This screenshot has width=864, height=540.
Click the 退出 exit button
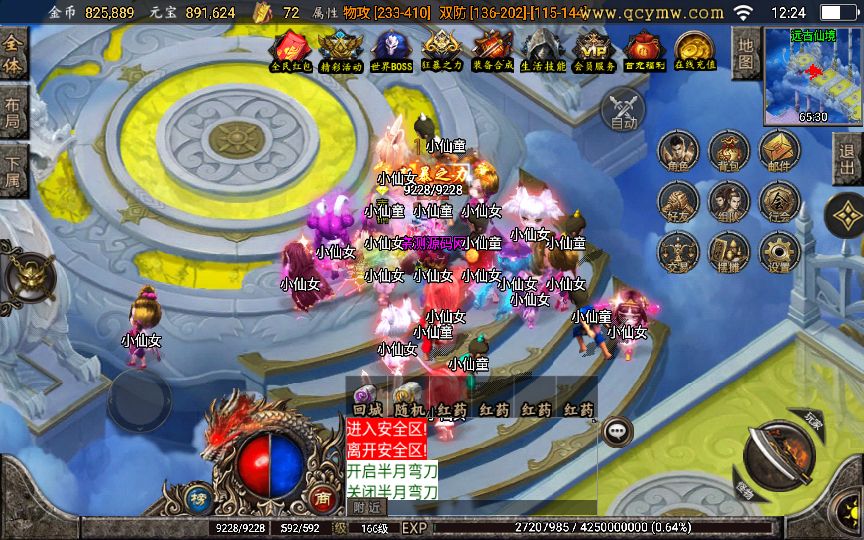click(848, 160)
